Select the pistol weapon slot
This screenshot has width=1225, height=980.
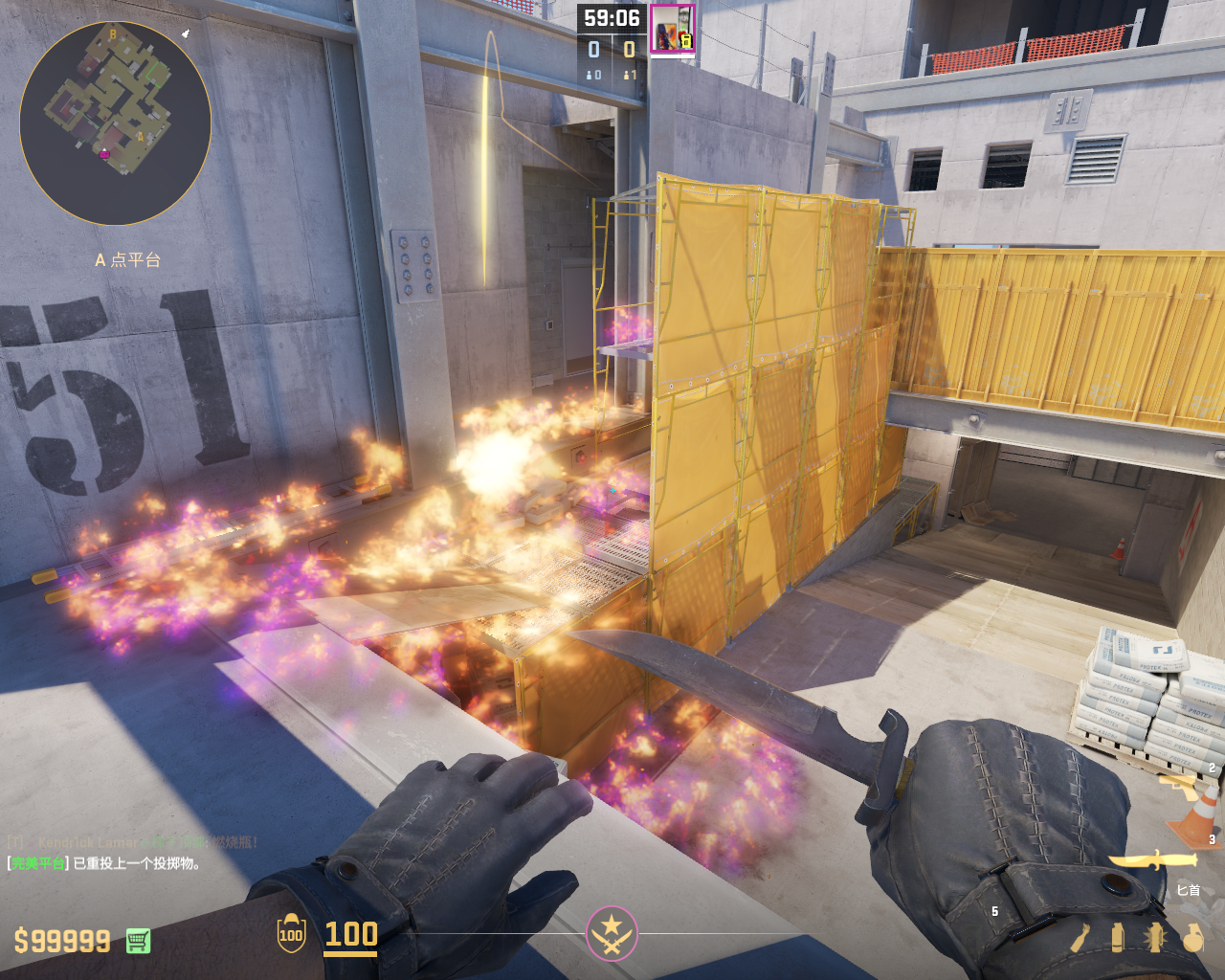point(1181,787)
